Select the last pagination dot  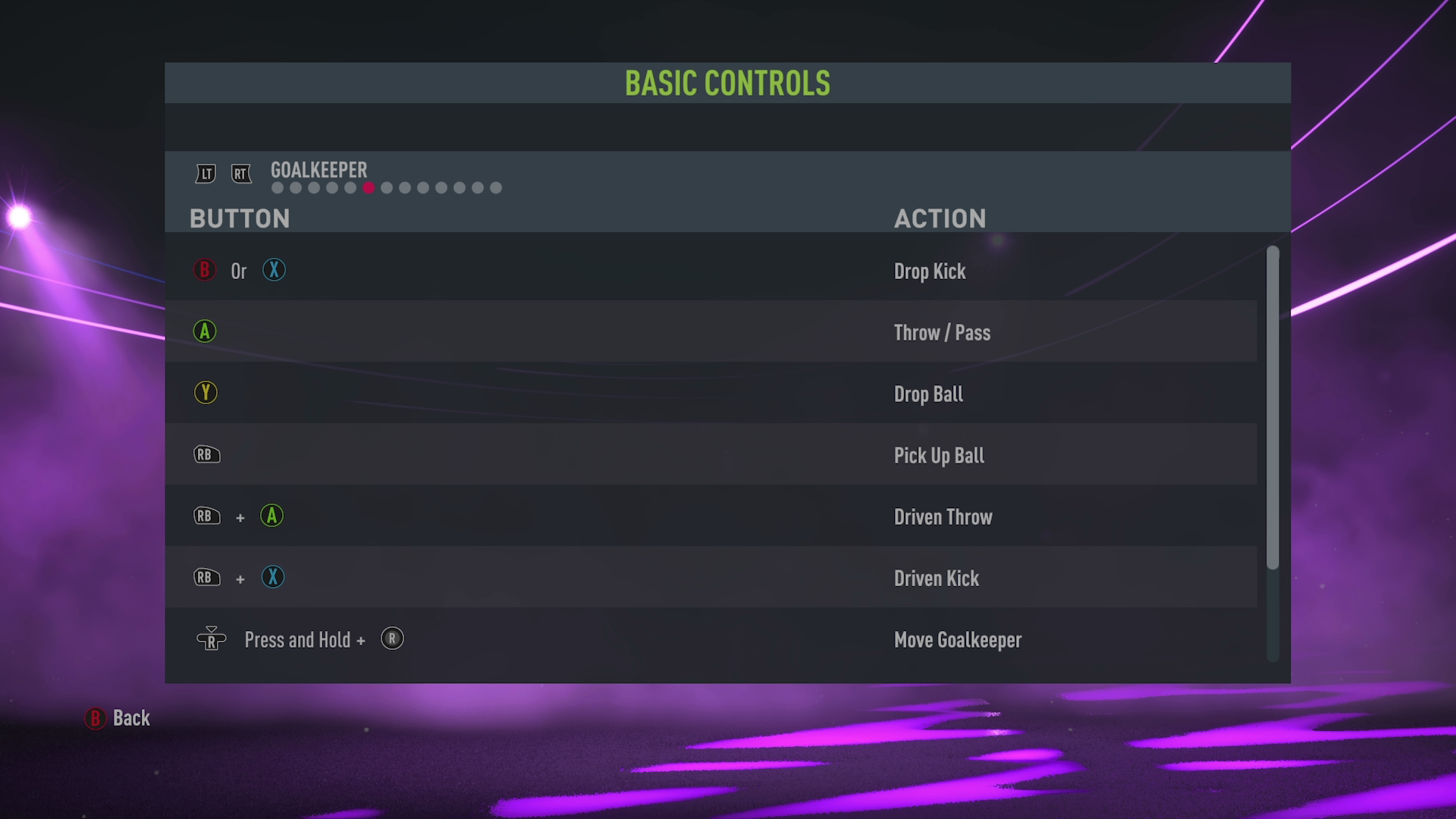click(497, 187)
